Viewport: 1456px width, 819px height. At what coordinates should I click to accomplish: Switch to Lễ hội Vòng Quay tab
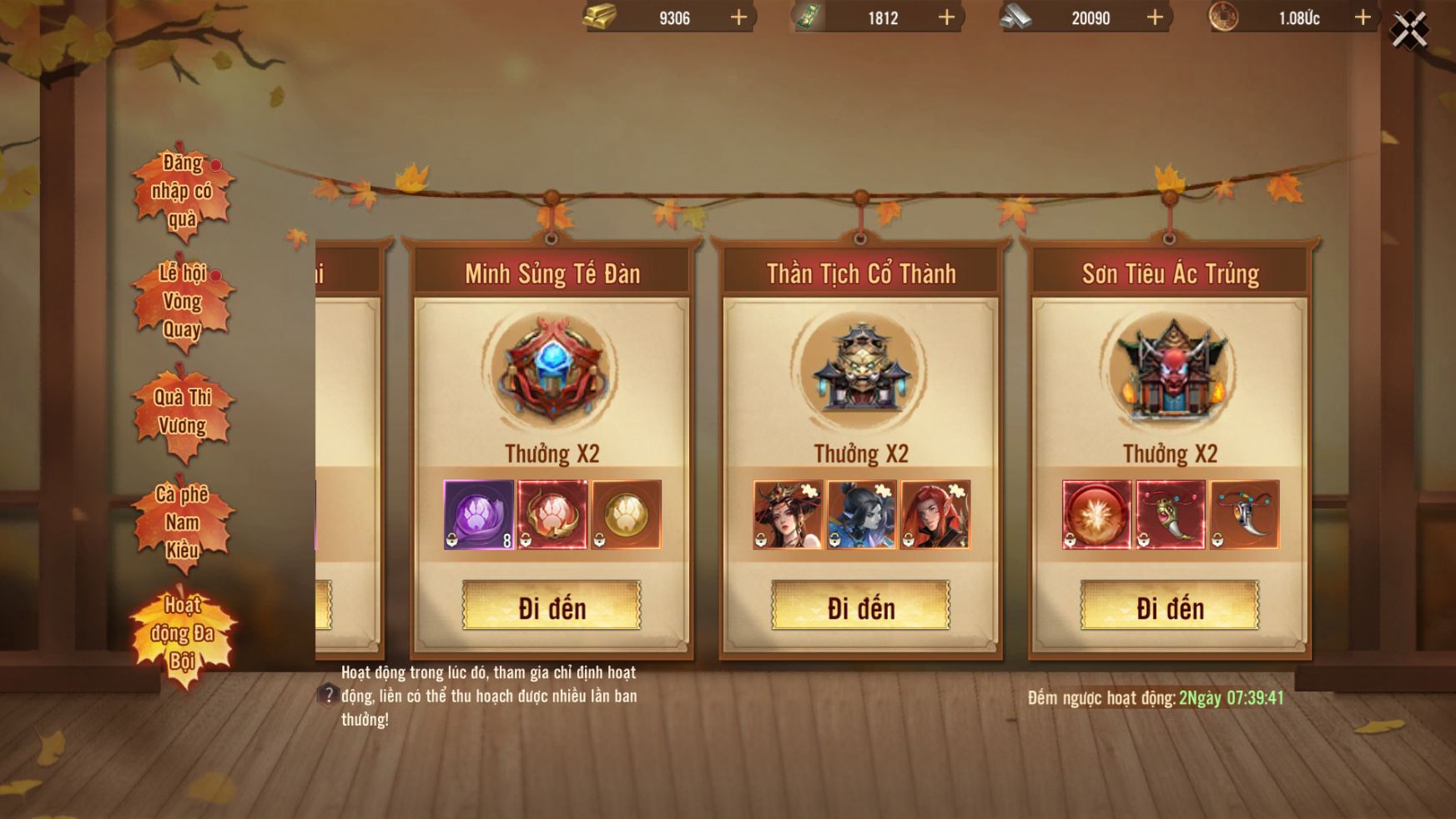coord(182,301)
